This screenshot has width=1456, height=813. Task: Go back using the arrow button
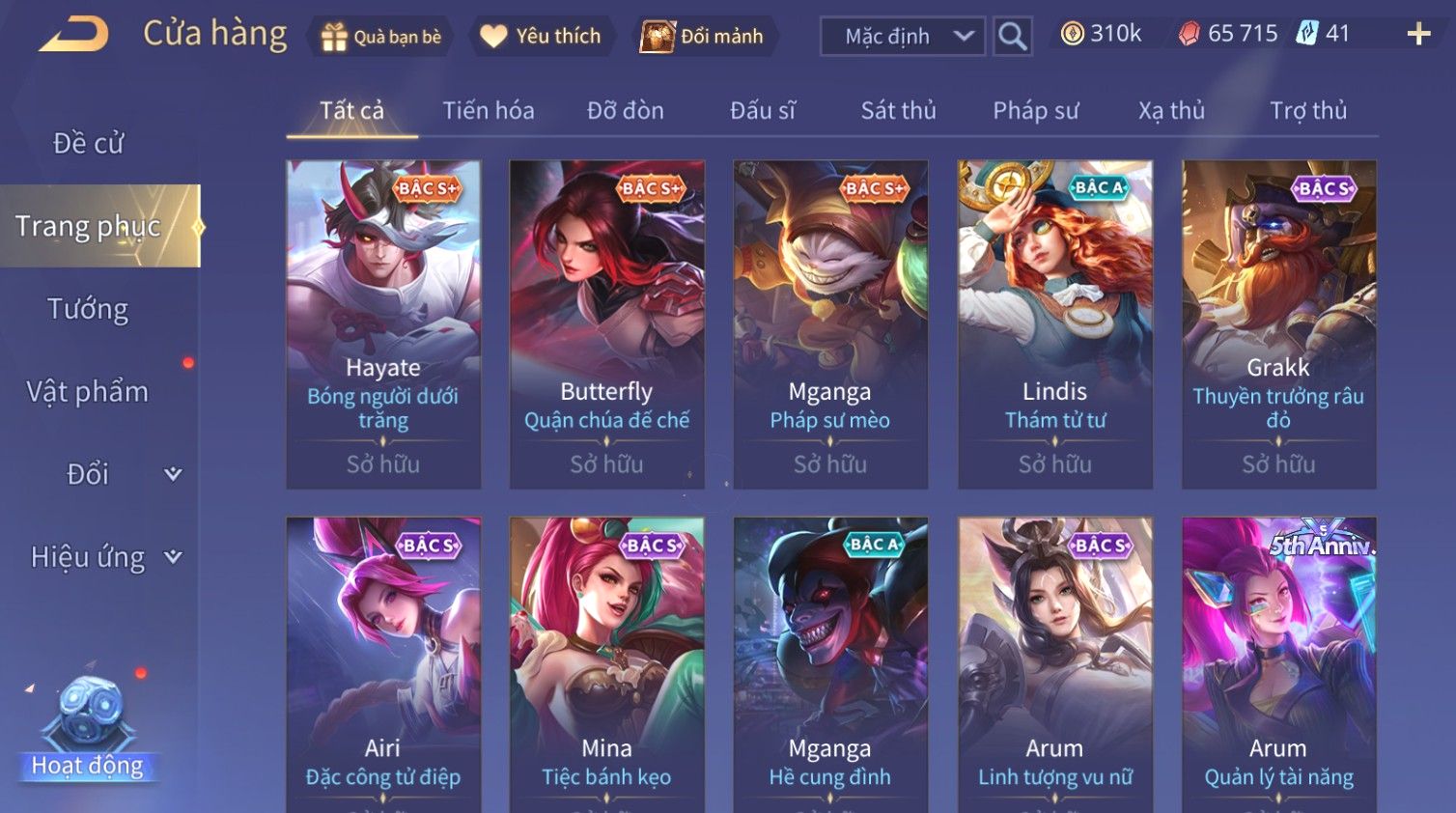[73, 35]
